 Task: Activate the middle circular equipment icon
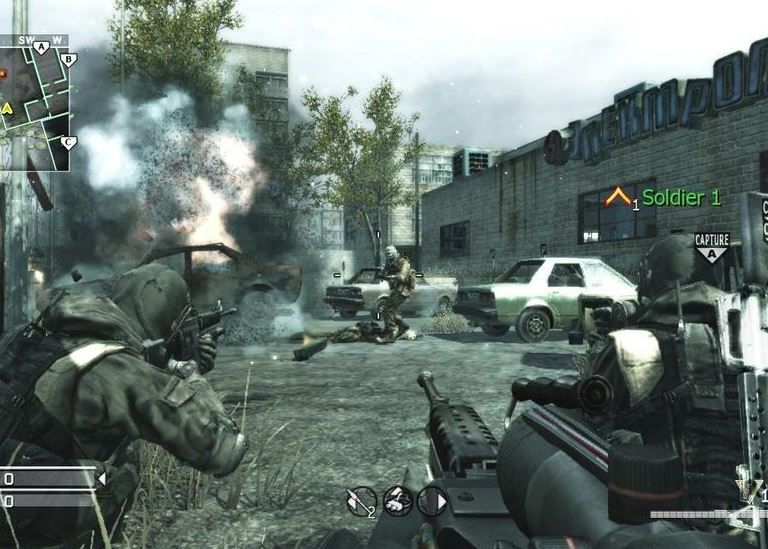coord(397,500)
